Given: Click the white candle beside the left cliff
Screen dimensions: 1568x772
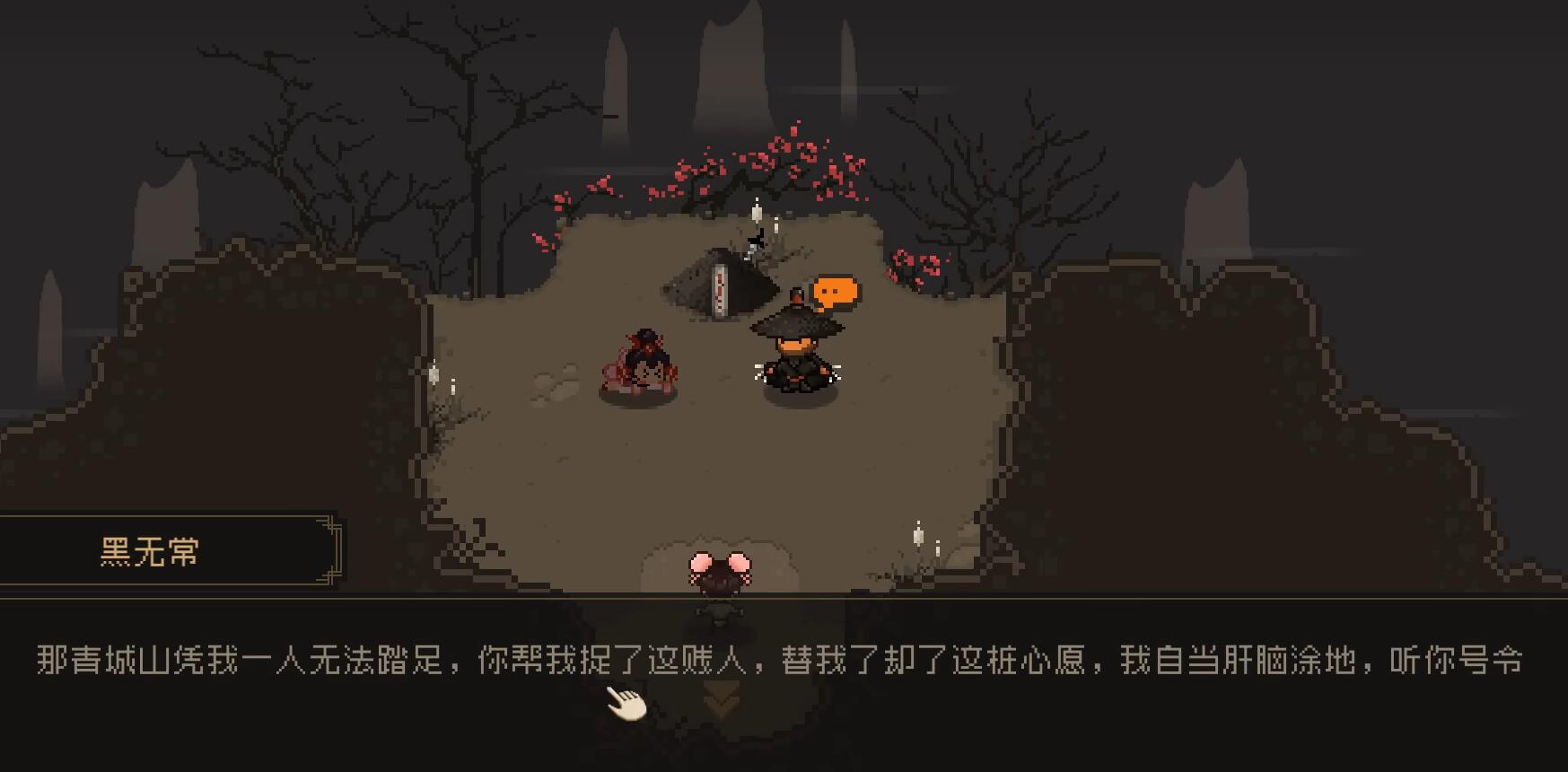Looking at the screenshot, I should tap(434, 375).
